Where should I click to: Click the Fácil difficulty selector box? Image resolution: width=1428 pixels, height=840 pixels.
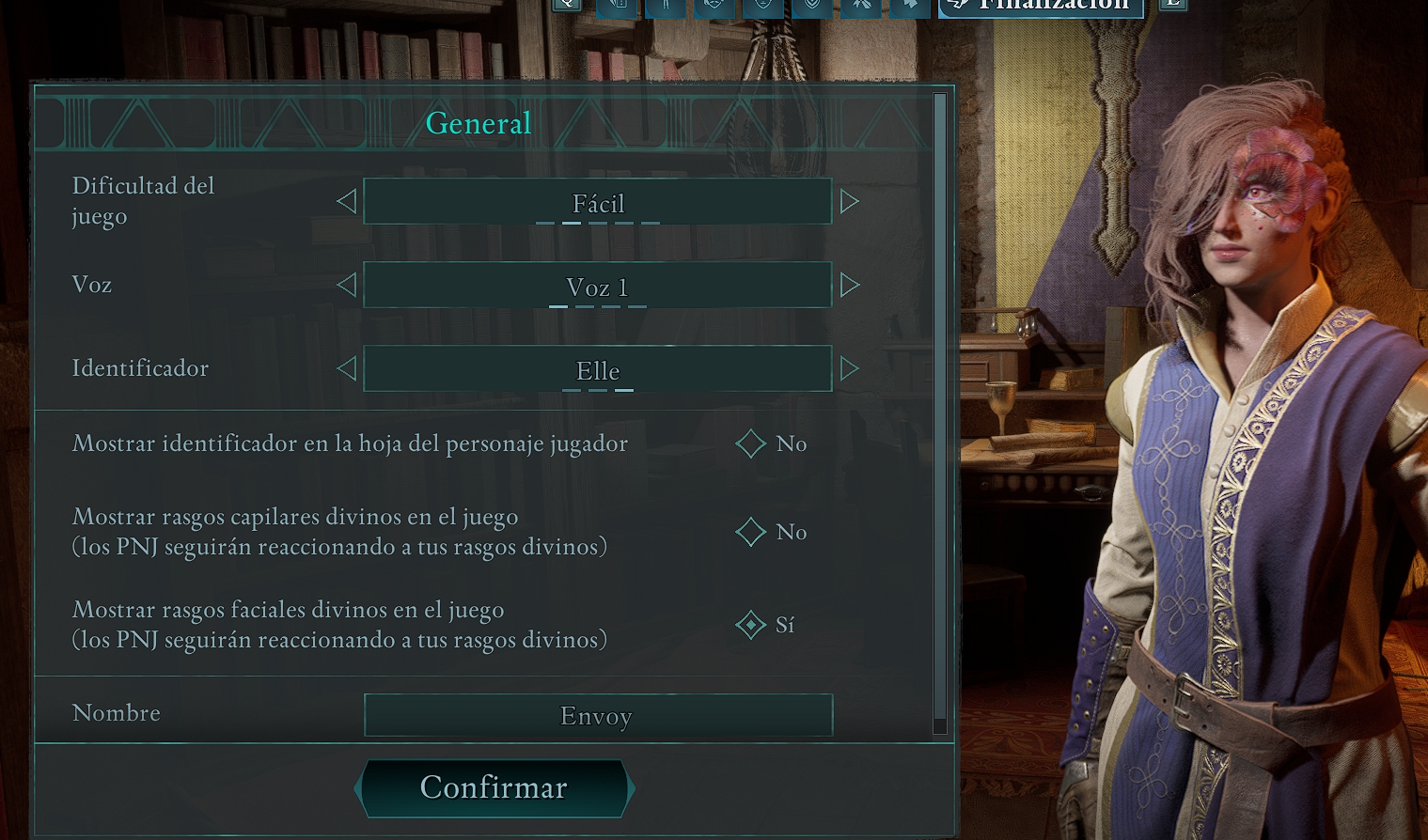point(598,201)
